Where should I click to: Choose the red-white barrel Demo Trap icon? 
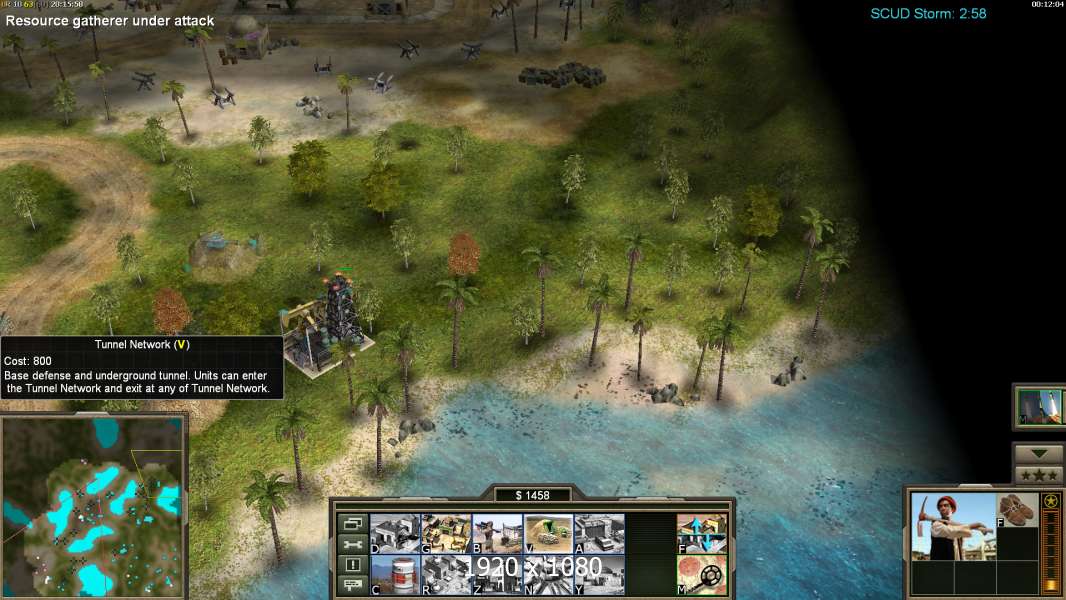pos(396,574)
